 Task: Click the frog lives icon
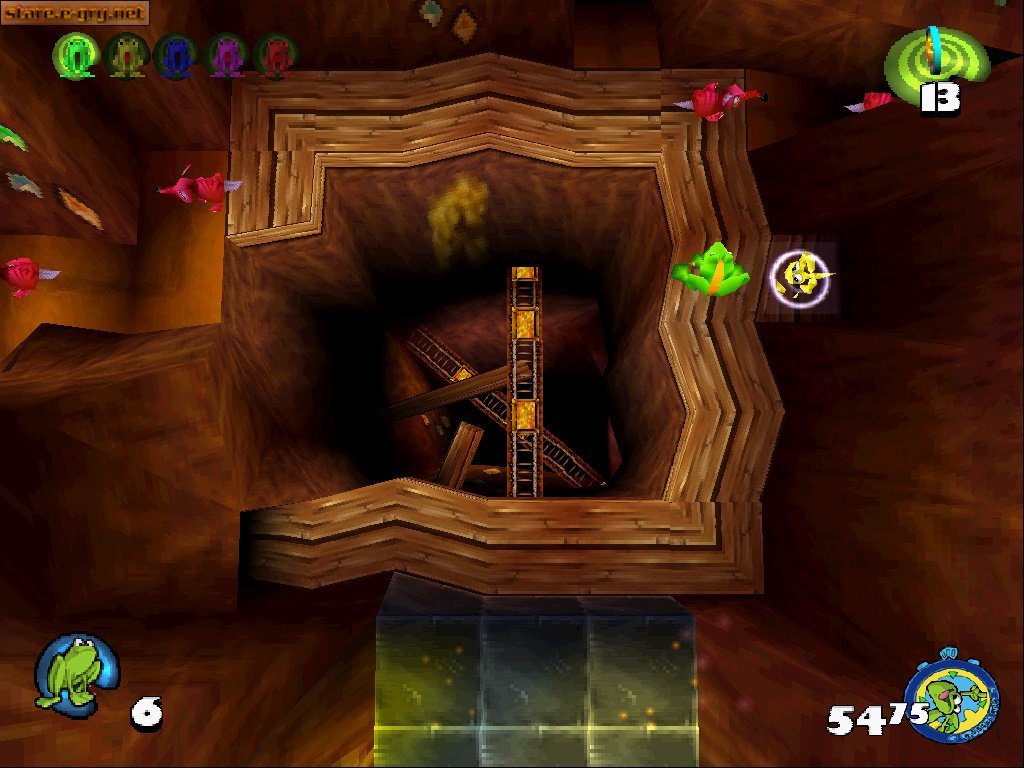(x=74, y=671)
